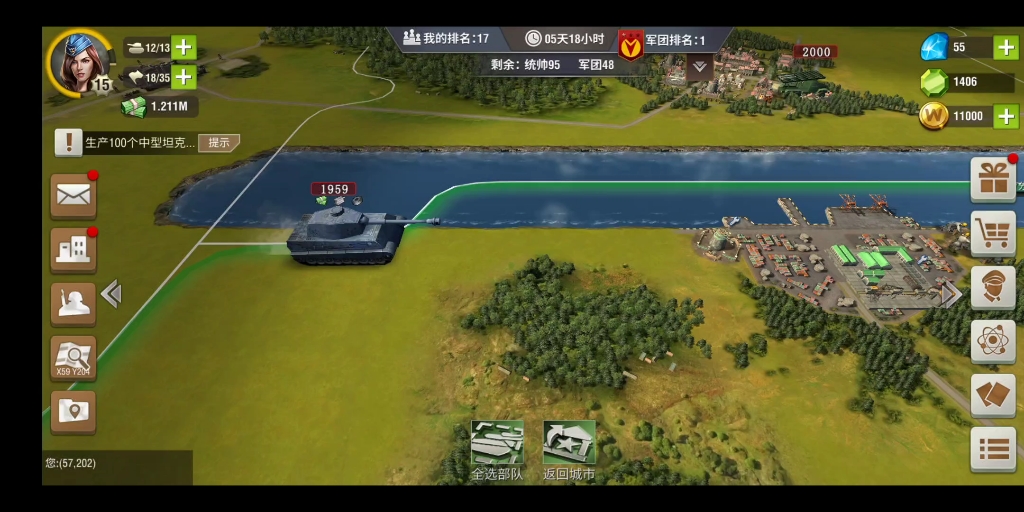Image resolution: width=1024 pixels, height=512 pixels.
Task: Open the soldier troops menu
Action: [x=74, y=304]
